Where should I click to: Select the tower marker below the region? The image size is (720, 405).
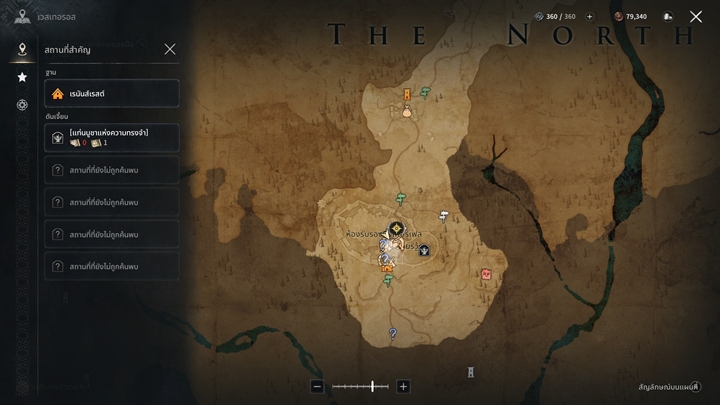coord(471,372)
